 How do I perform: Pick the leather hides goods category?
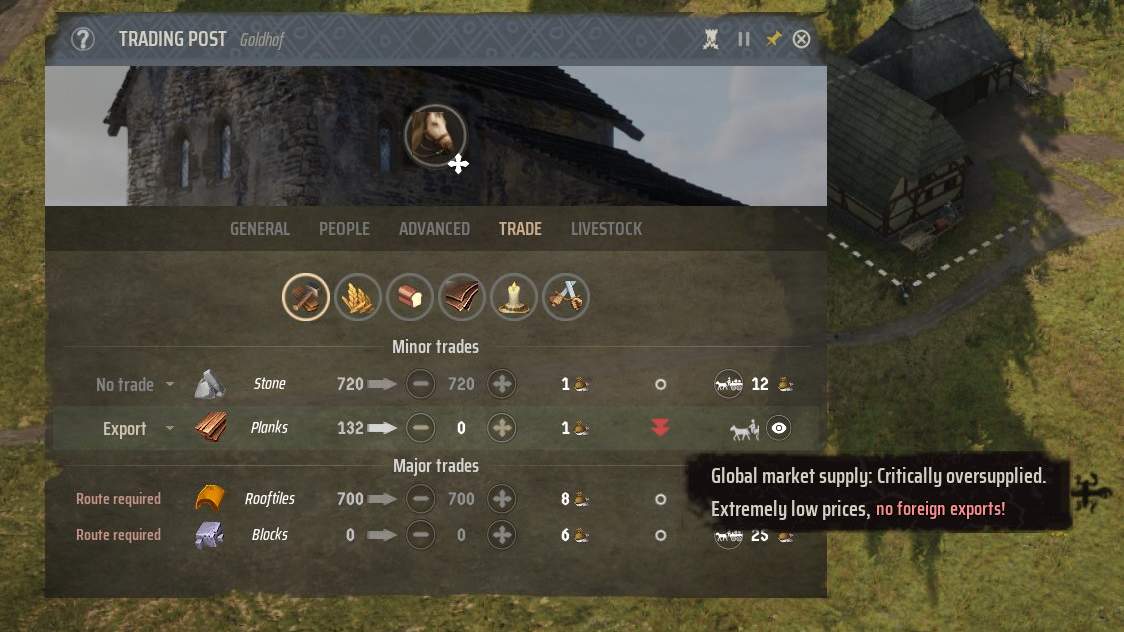[461, 297]
